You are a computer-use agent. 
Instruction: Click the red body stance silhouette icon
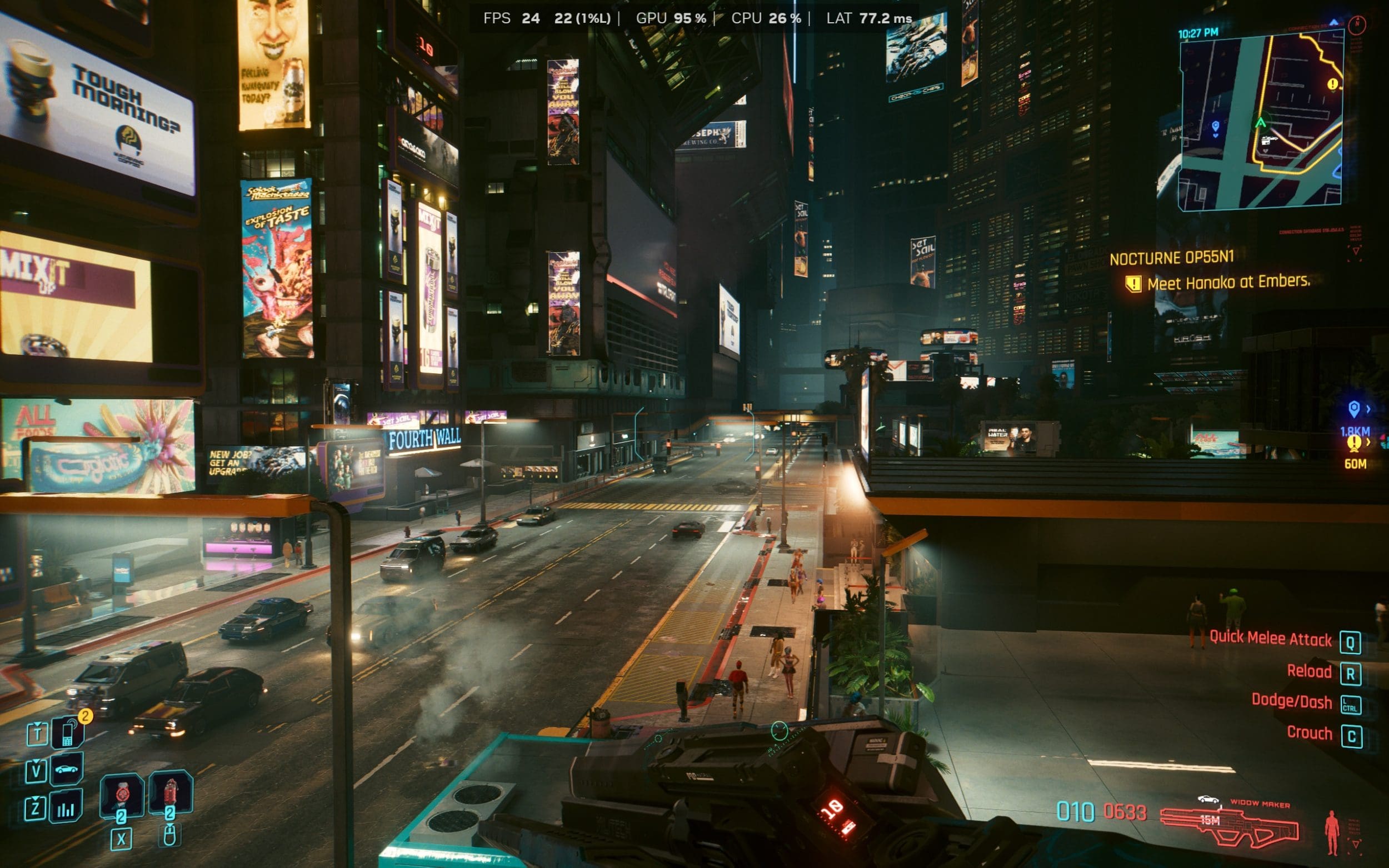[x=1332, y=832]
